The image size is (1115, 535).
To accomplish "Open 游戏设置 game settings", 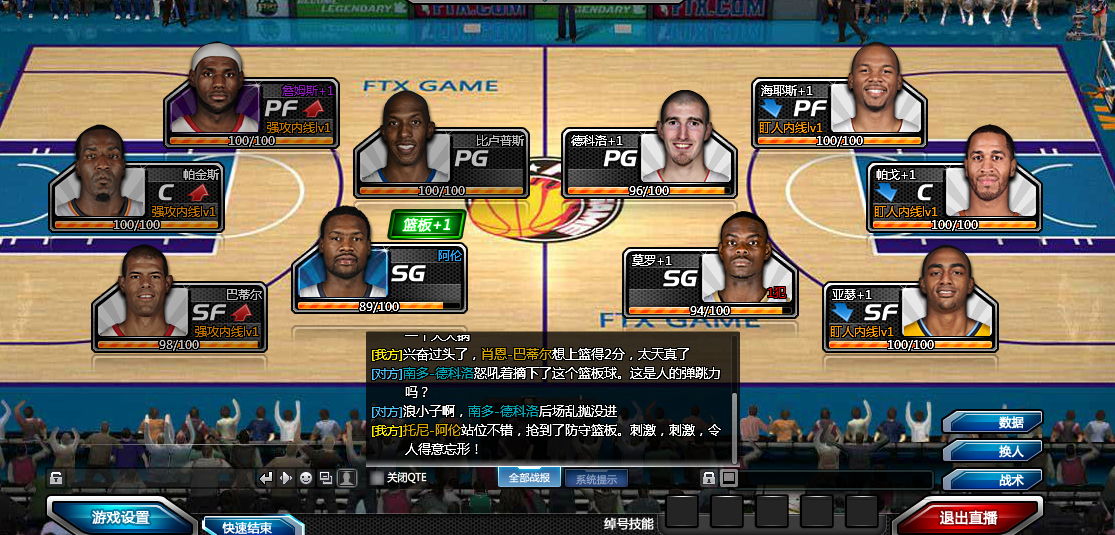I will 120,517.
